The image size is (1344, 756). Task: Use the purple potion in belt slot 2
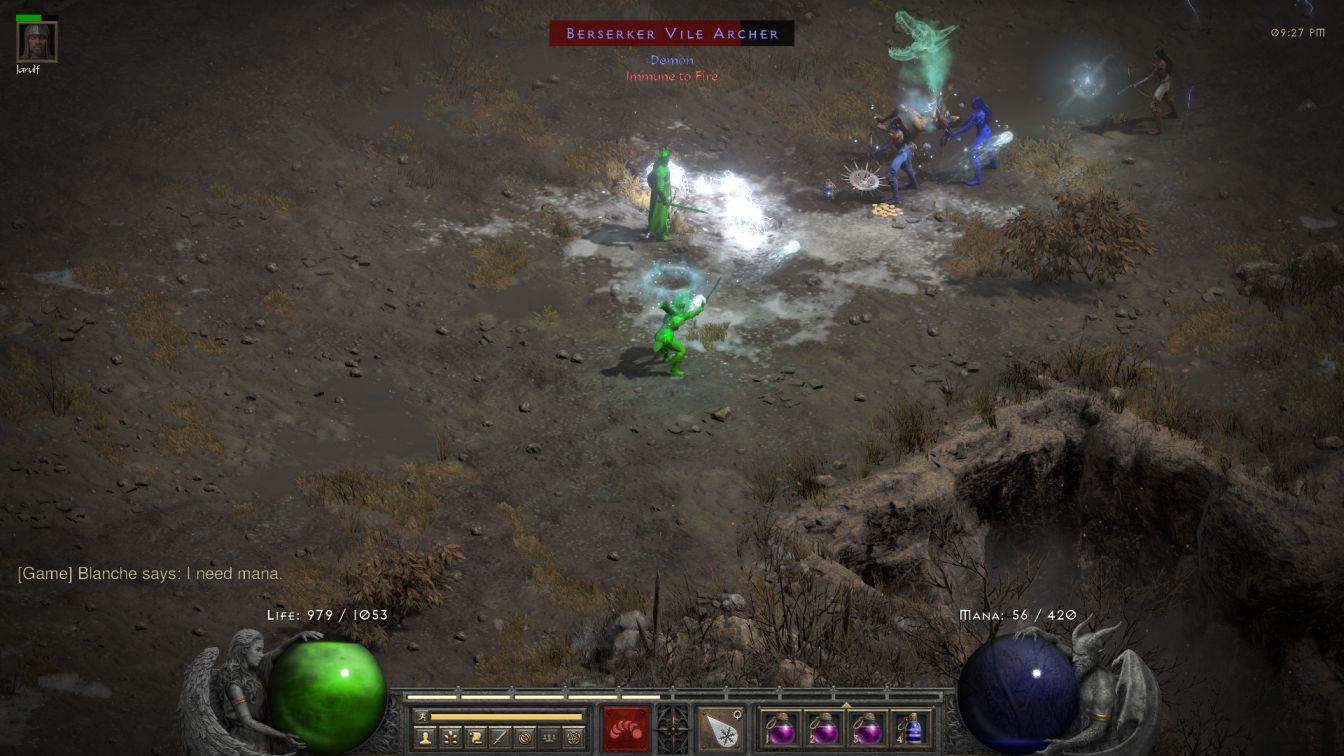click(x=823, y=729)
